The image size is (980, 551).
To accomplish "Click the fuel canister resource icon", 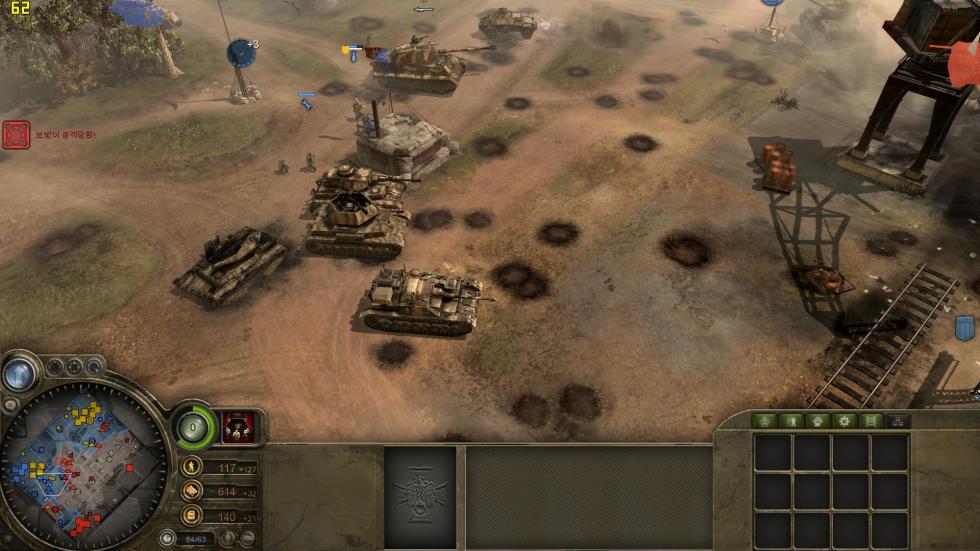I will click(x=191, y=516).
